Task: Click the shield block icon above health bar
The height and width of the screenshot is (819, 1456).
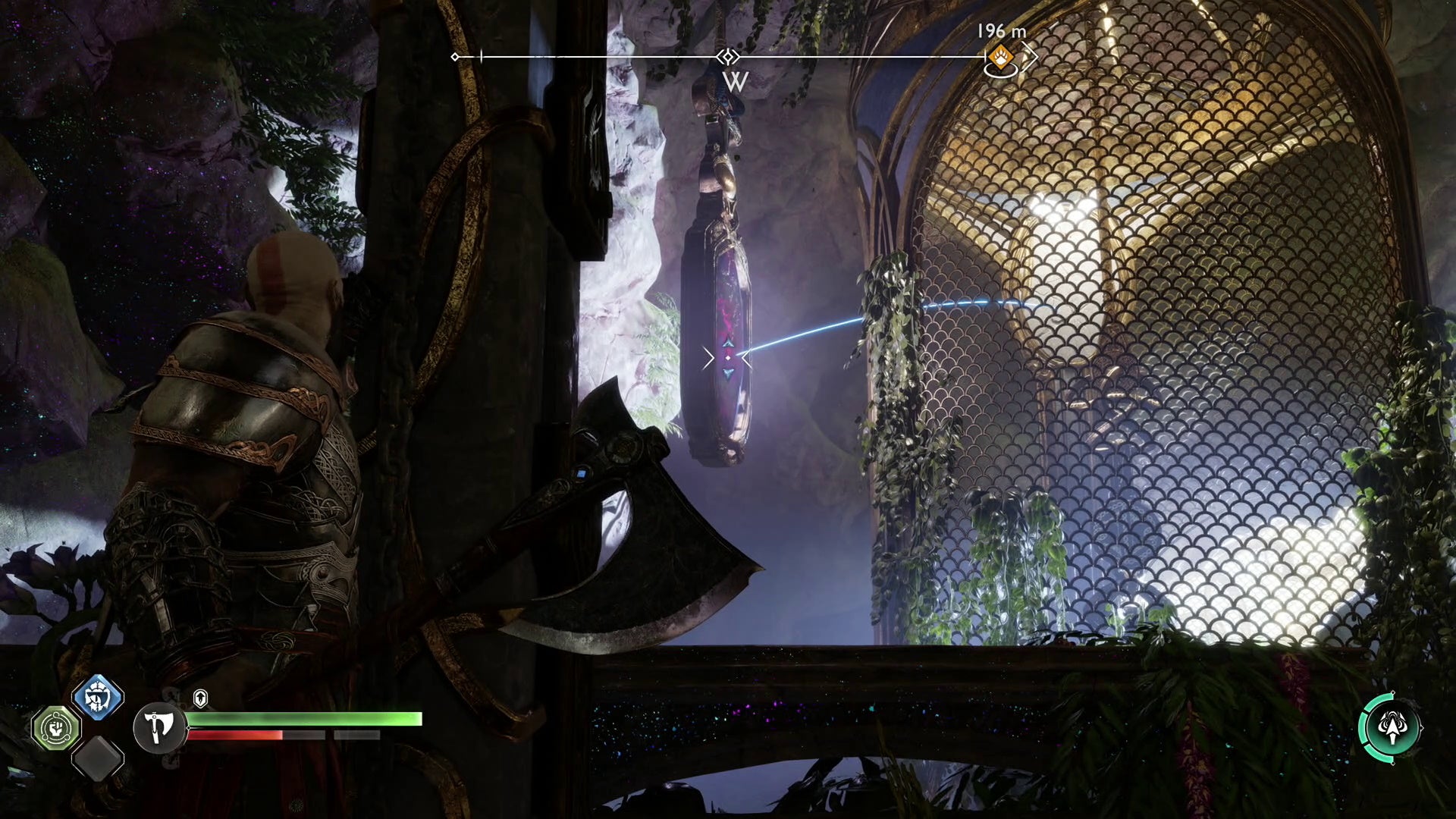Action: pyautogui.click(x=201, y=696)
